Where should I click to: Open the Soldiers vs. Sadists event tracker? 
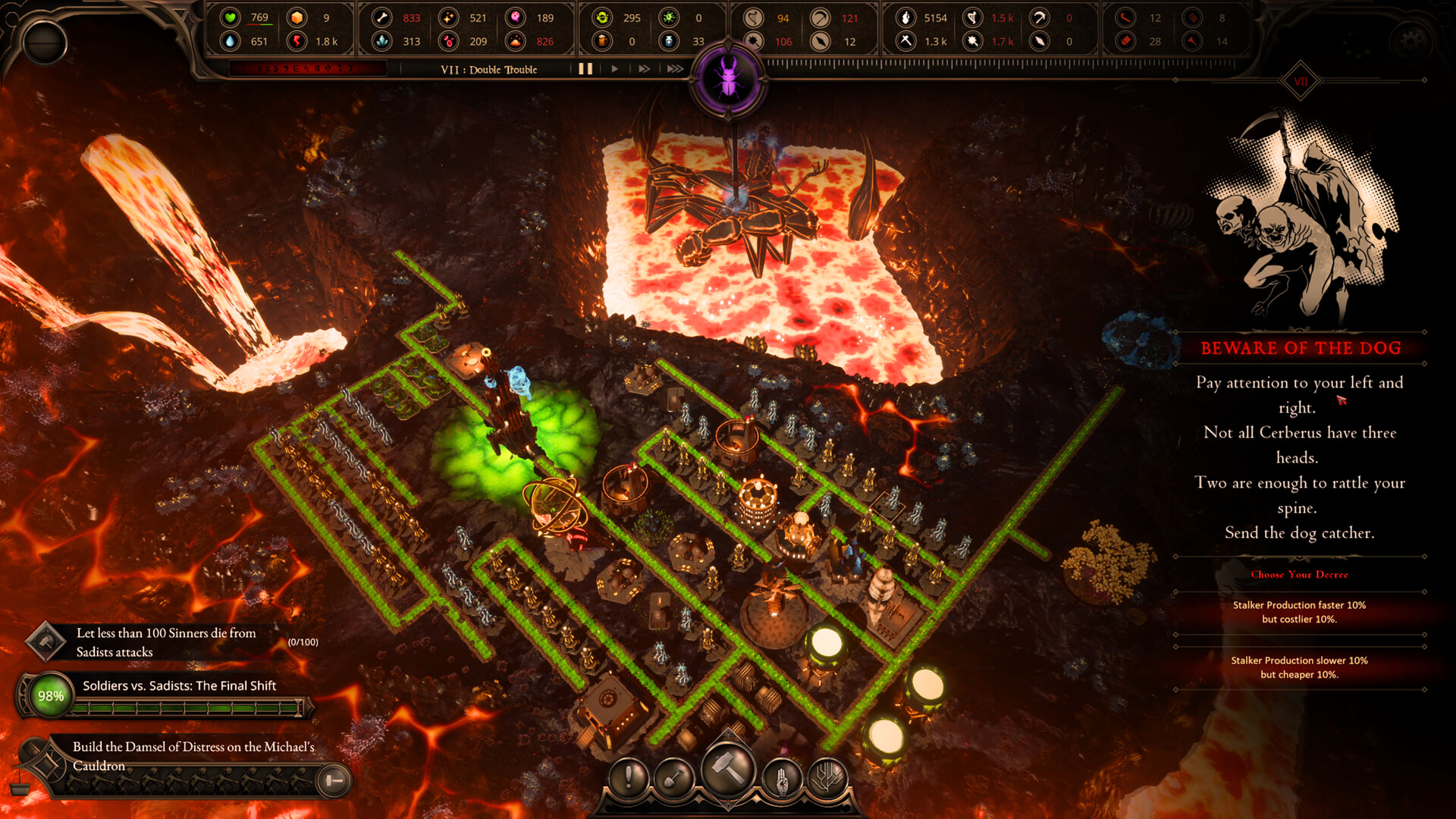[x=179, y=686]
